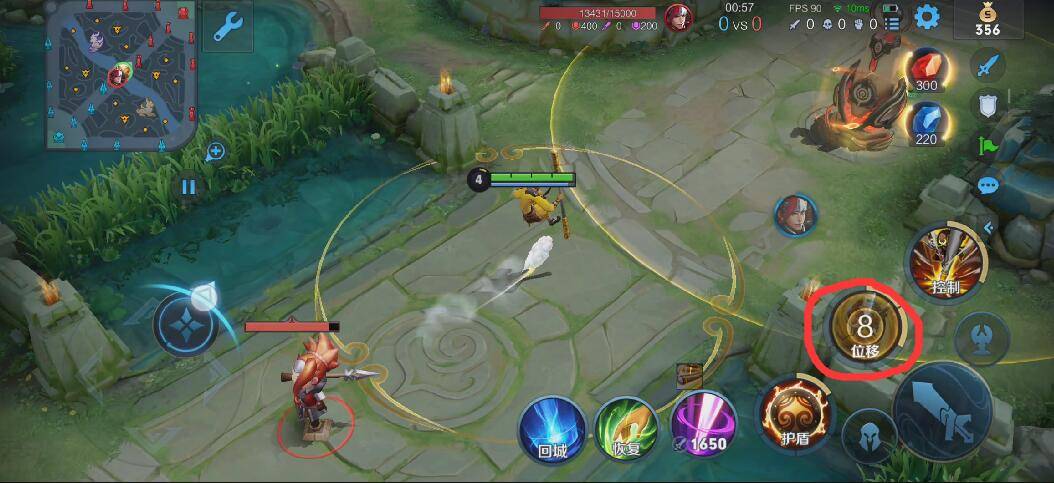The width and height of the screenshot is (1054, 483).
Task: Send the blue sword attack signal
Action: (x=988, y=68)
